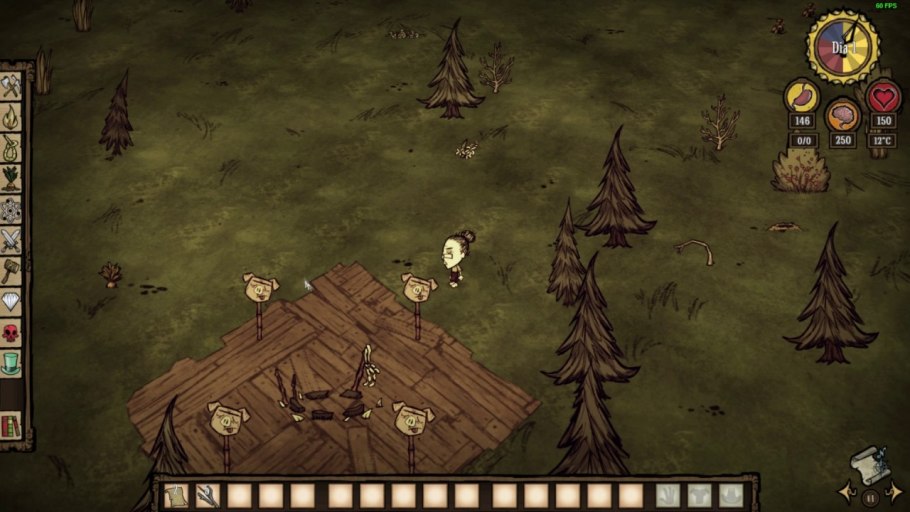Screen dimensions: 910x512
Task: Open the Light crafting tab with flame icon
Action: click(11, 119)
